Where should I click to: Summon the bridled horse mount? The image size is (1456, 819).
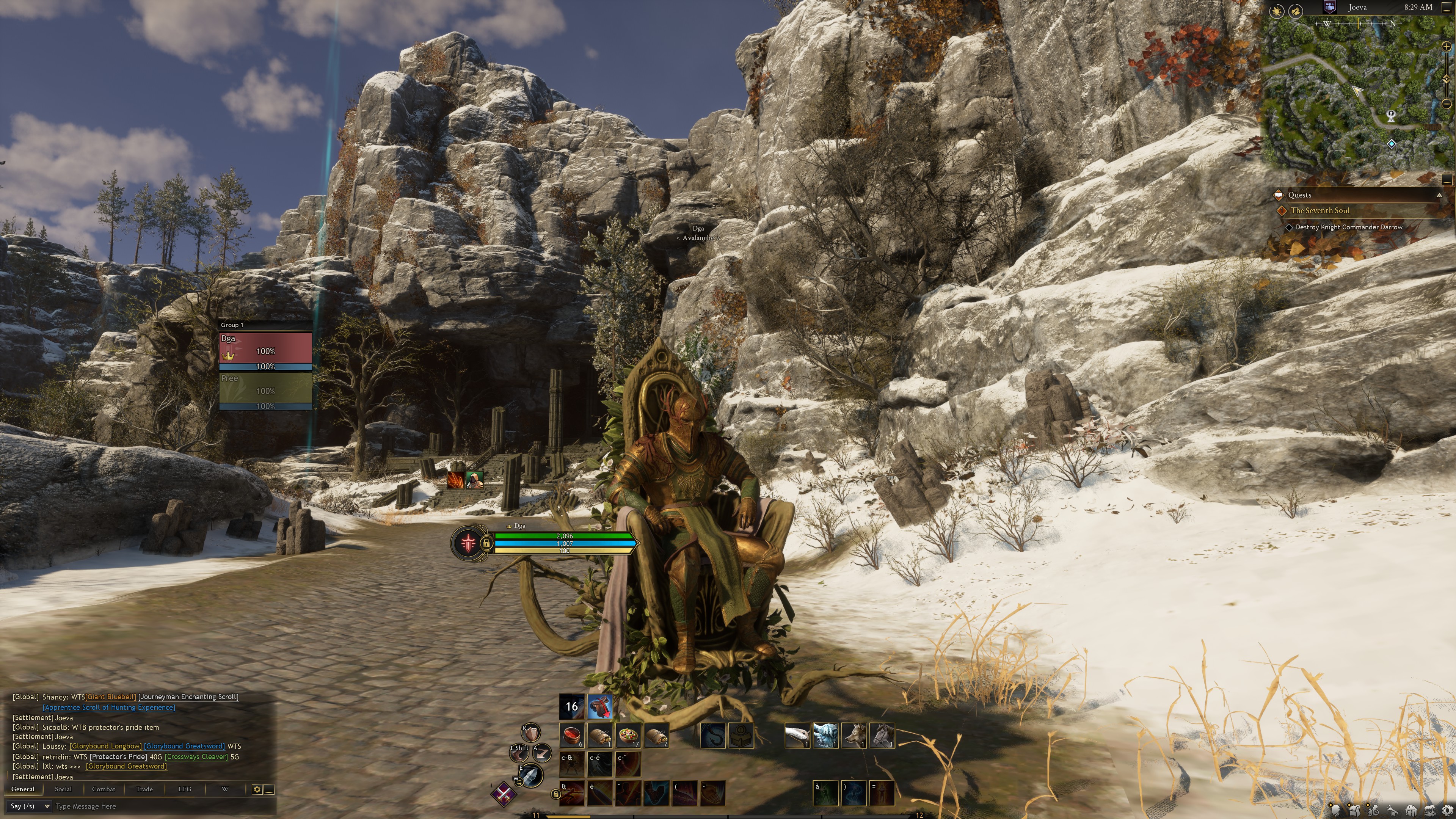tap(882, 735)
